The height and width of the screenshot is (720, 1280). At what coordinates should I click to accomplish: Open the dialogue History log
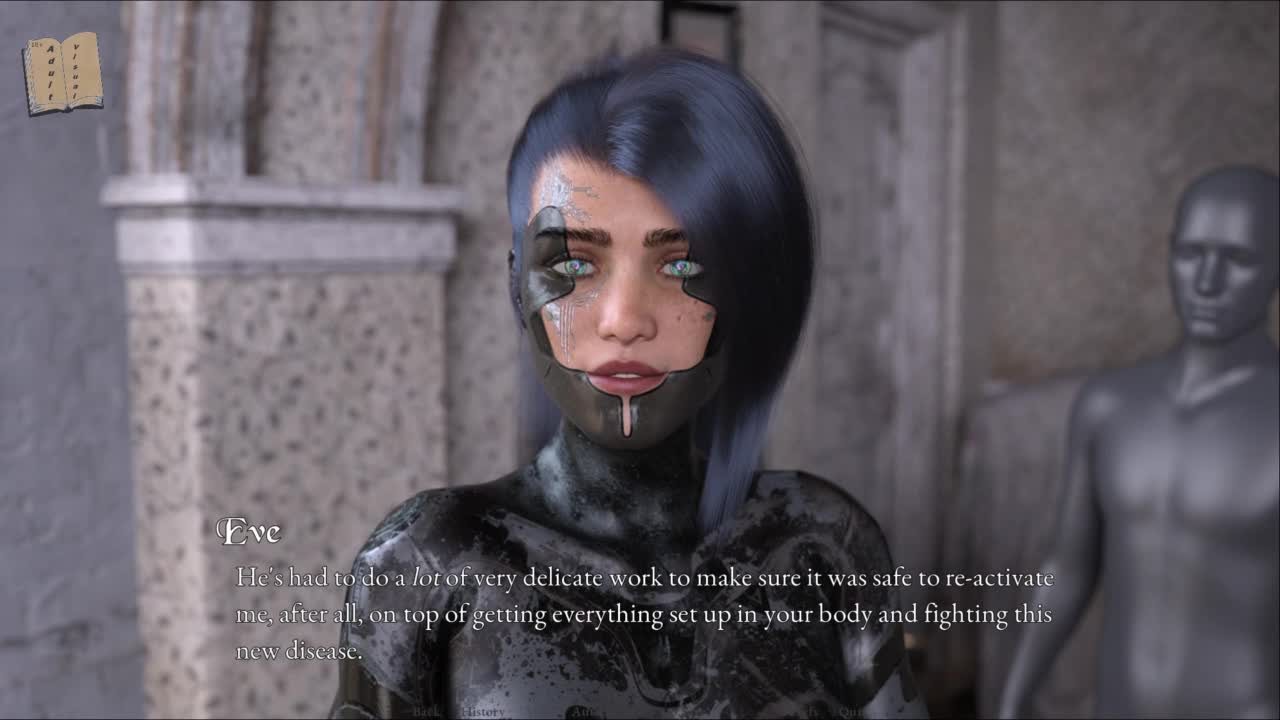point(483,711)
